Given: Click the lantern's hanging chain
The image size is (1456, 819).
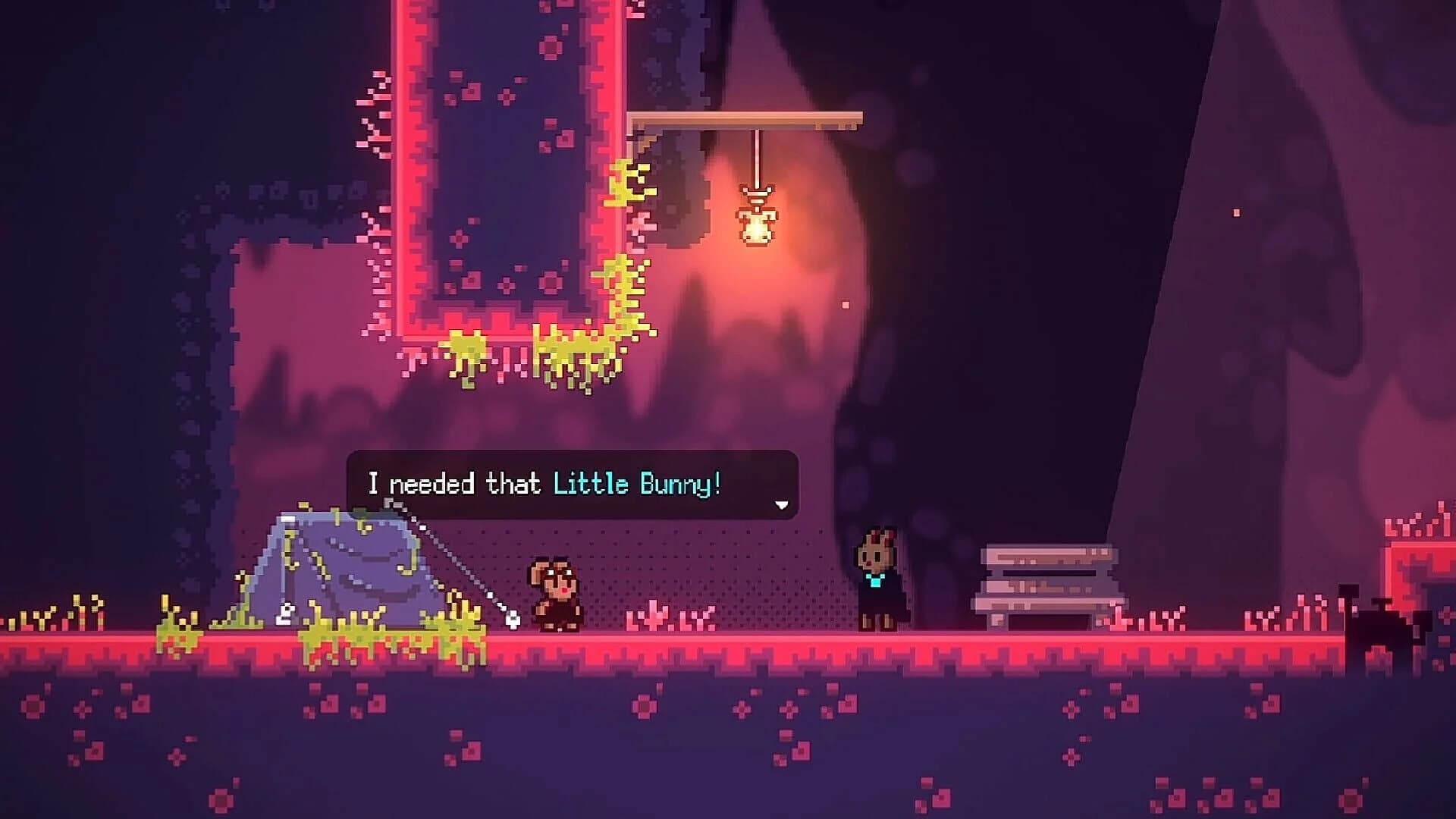Looking at the screenshot, I should (757, 159).
